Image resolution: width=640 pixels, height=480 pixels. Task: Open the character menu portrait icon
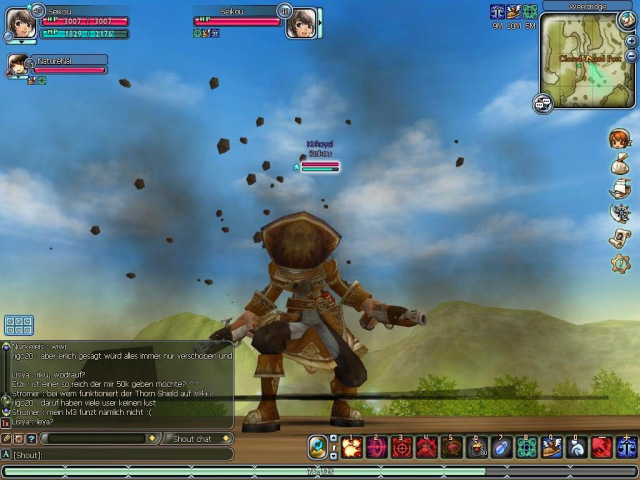click(x=621, y=138)
